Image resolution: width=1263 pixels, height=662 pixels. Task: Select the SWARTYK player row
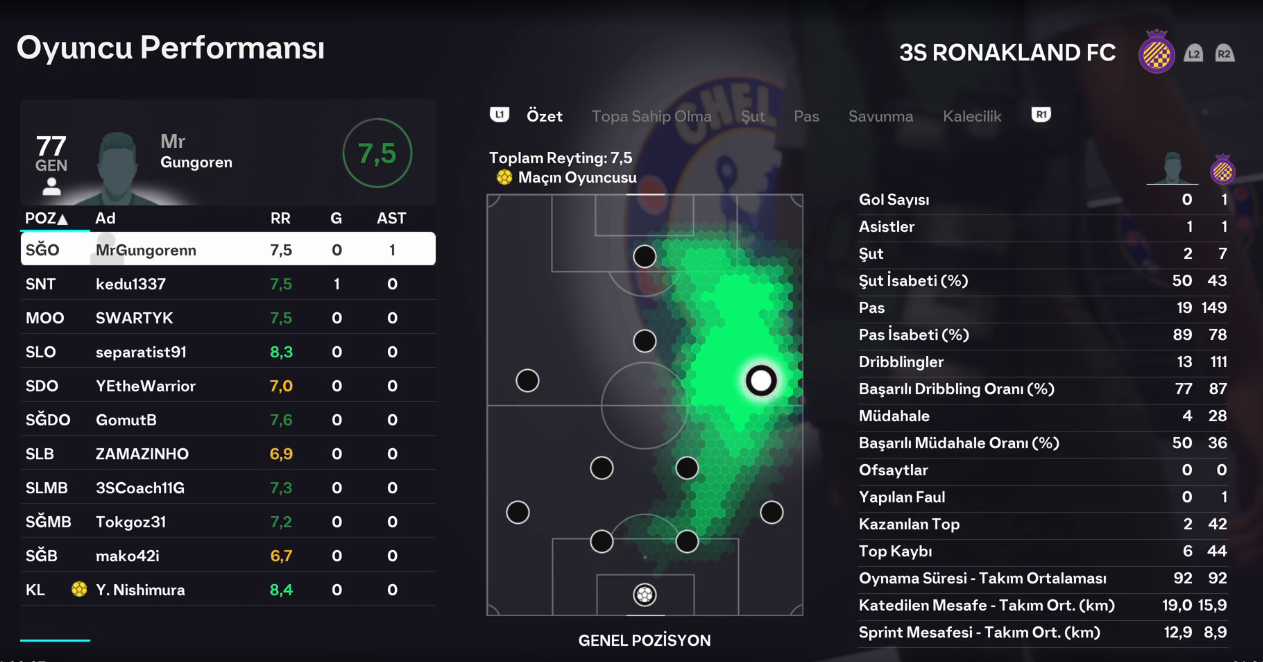[x=228, y=318]
